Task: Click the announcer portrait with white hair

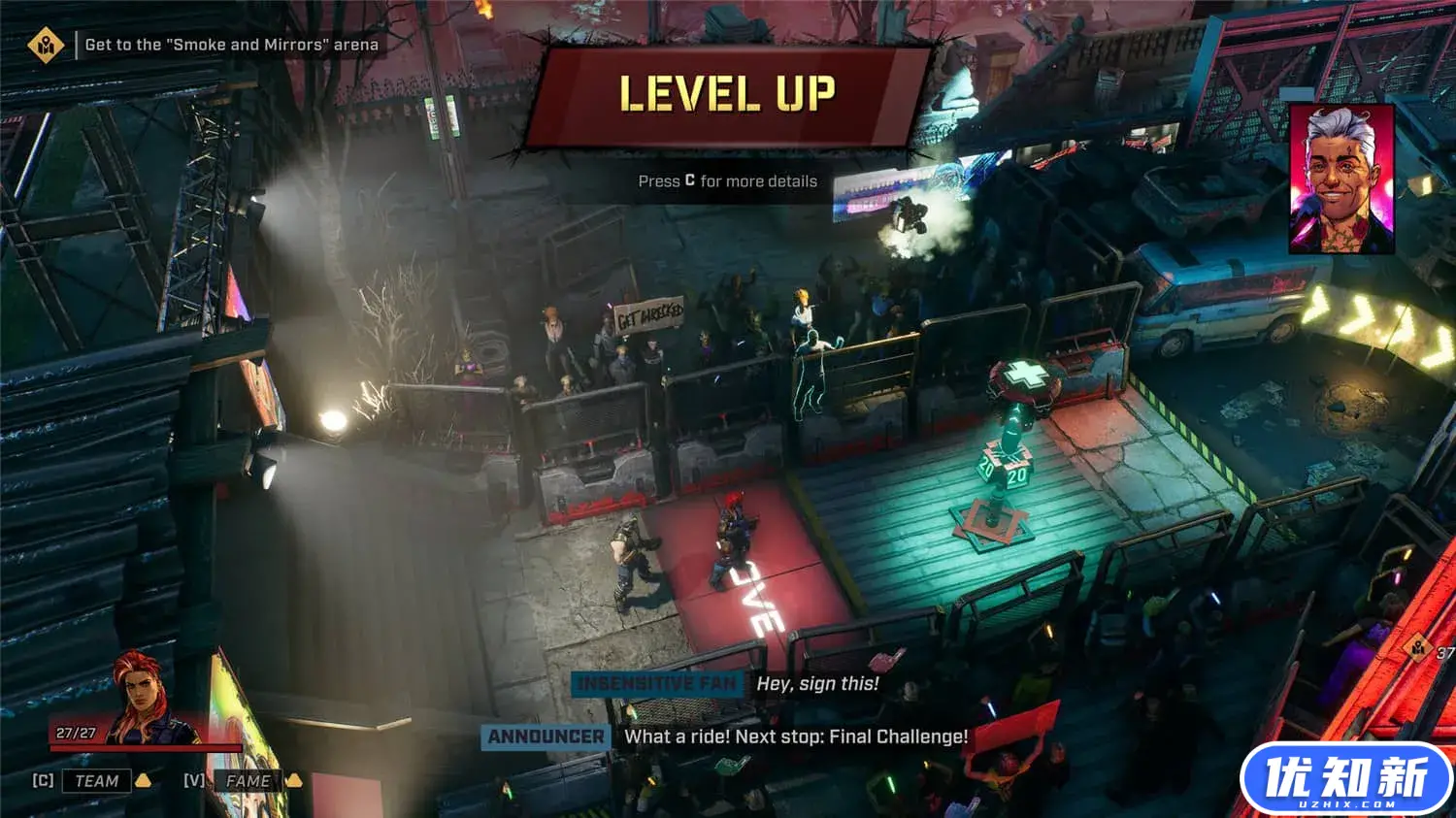Action: tap(1341, 180)
